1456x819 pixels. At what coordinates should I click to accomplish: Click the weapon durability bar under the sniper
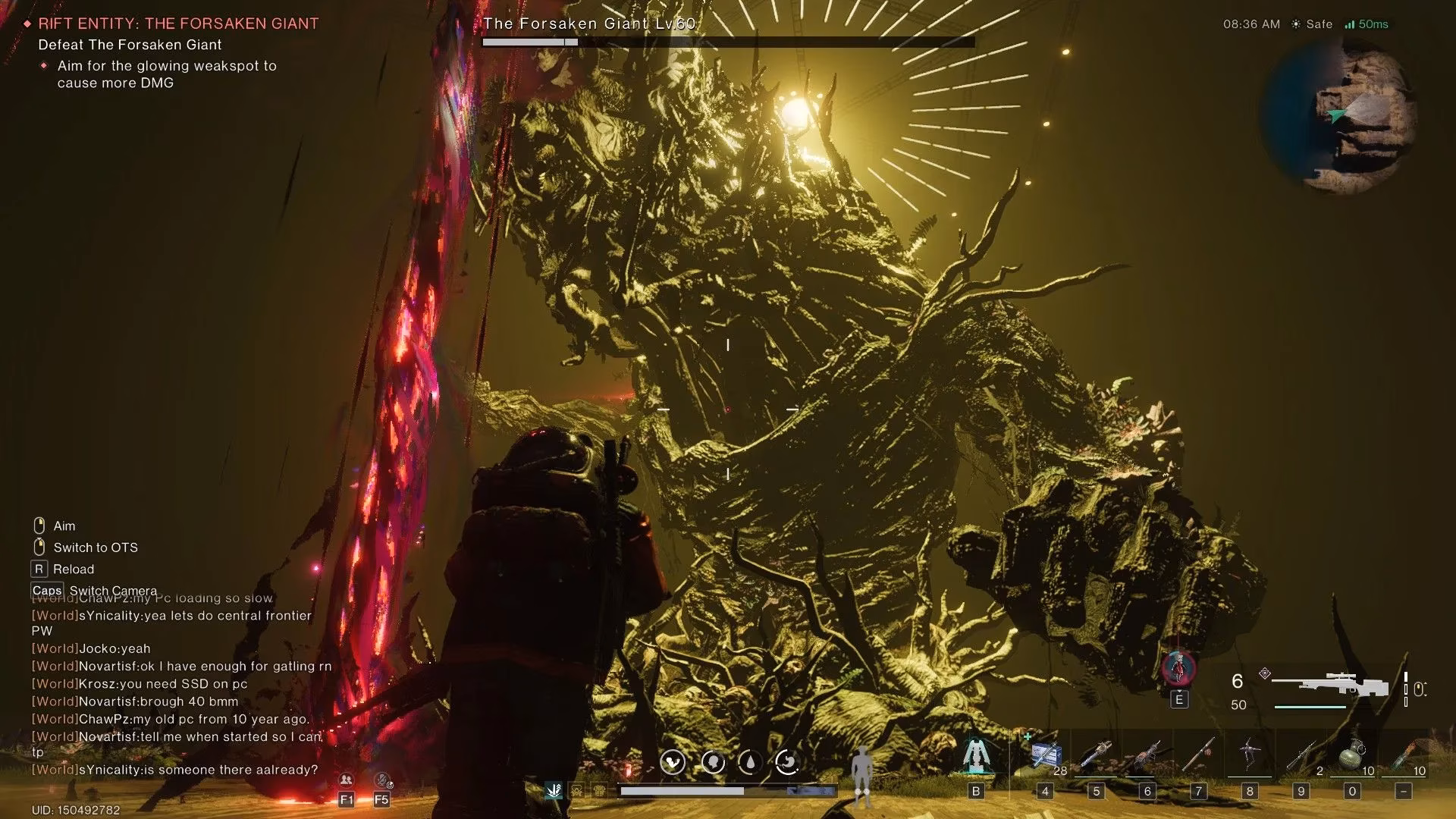[x=1310, y=706]
